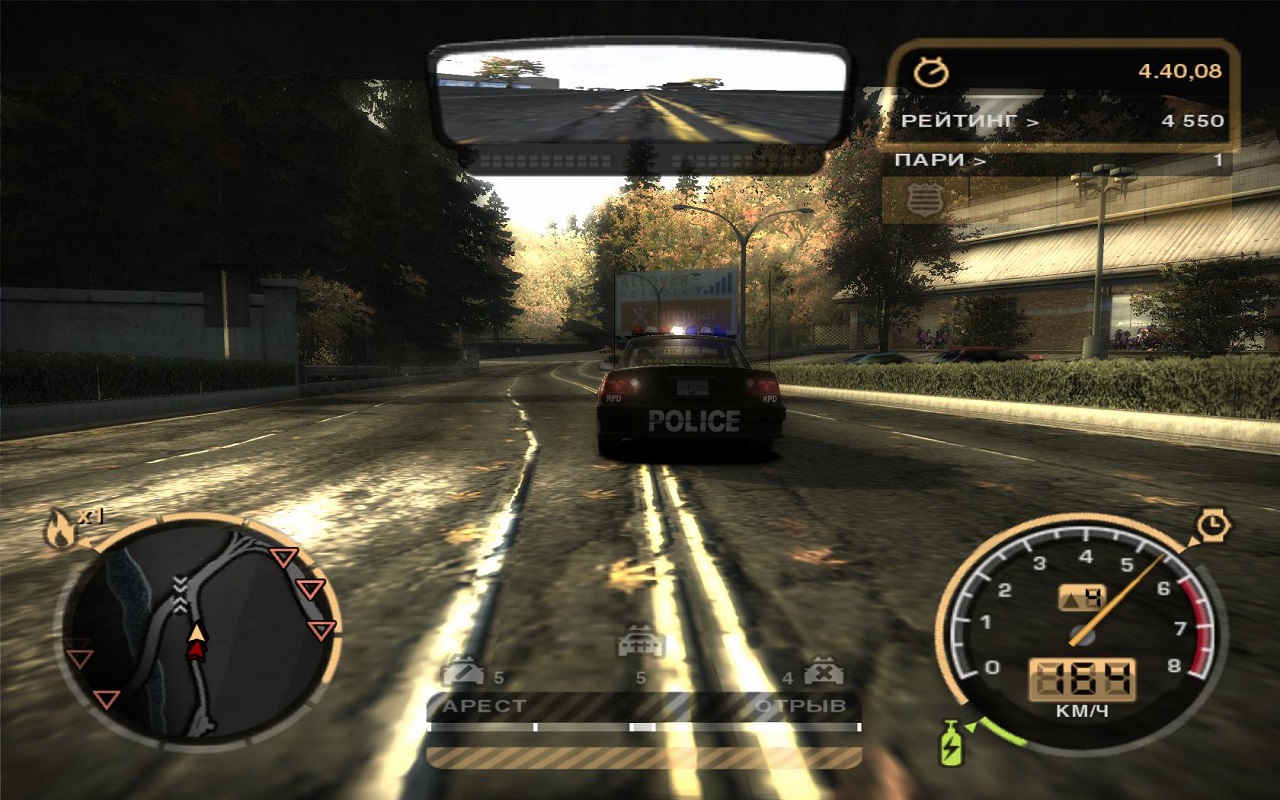The height and width of the screenshot is (800, 1280).
Task: Click the center police car icon above the pursuit bar
Action: pyautogui.click(x=641, y=643)
